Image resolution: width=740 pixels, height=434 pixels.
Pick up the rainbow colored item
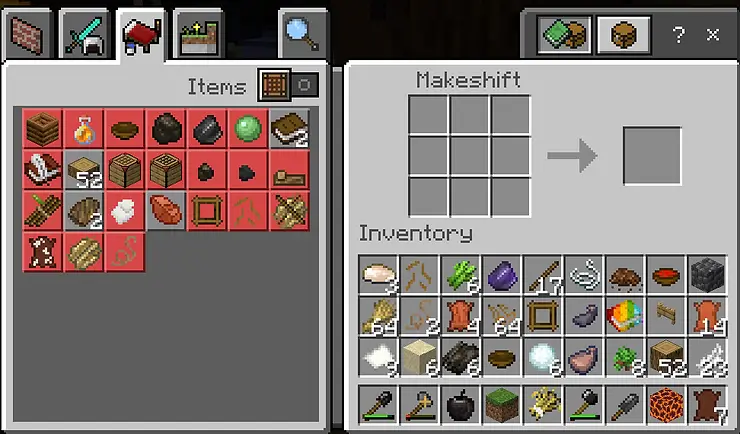pos(625,316)
